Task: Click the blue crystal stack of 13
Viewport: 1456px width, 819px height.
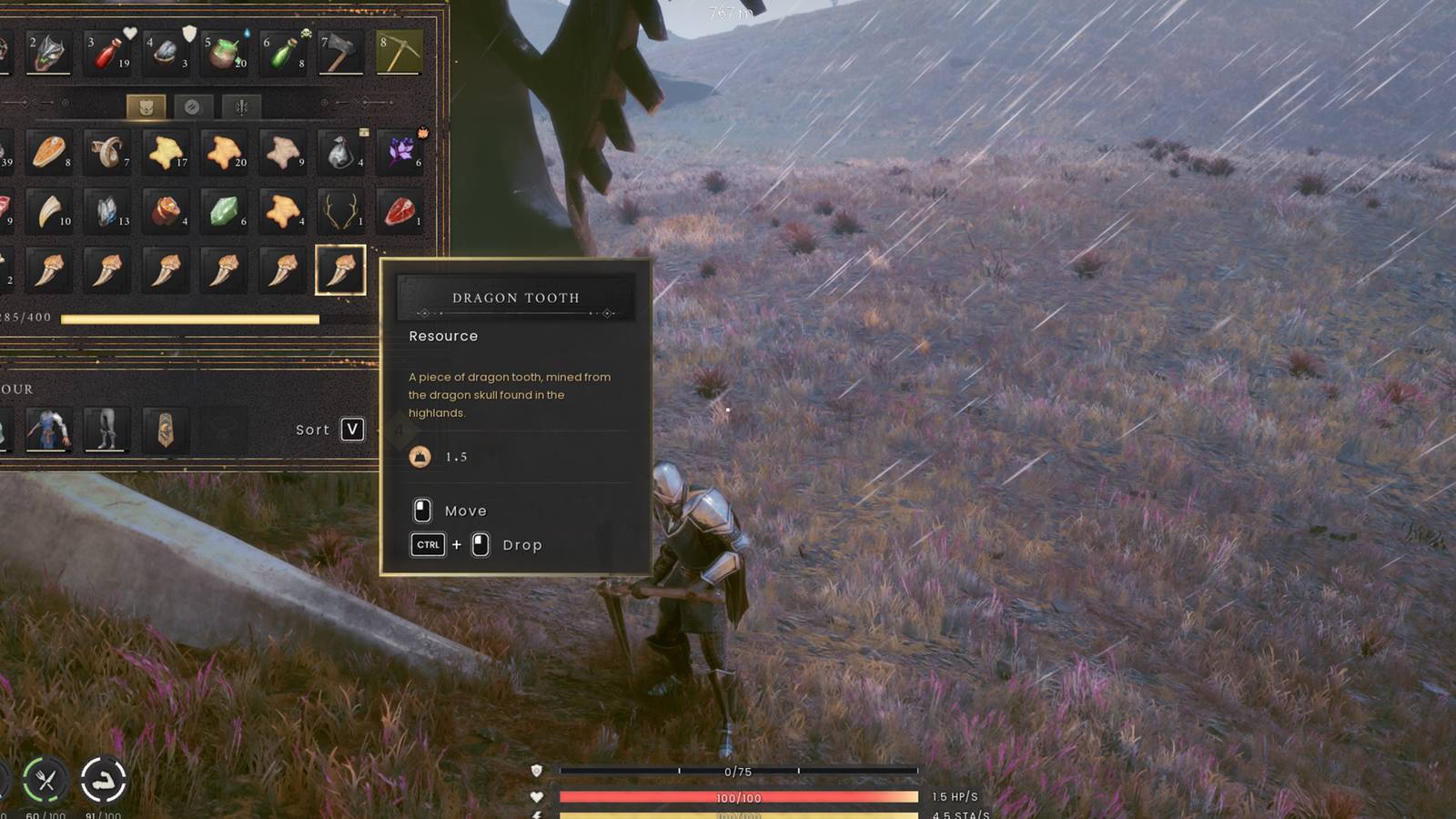Action: [107, 214]
